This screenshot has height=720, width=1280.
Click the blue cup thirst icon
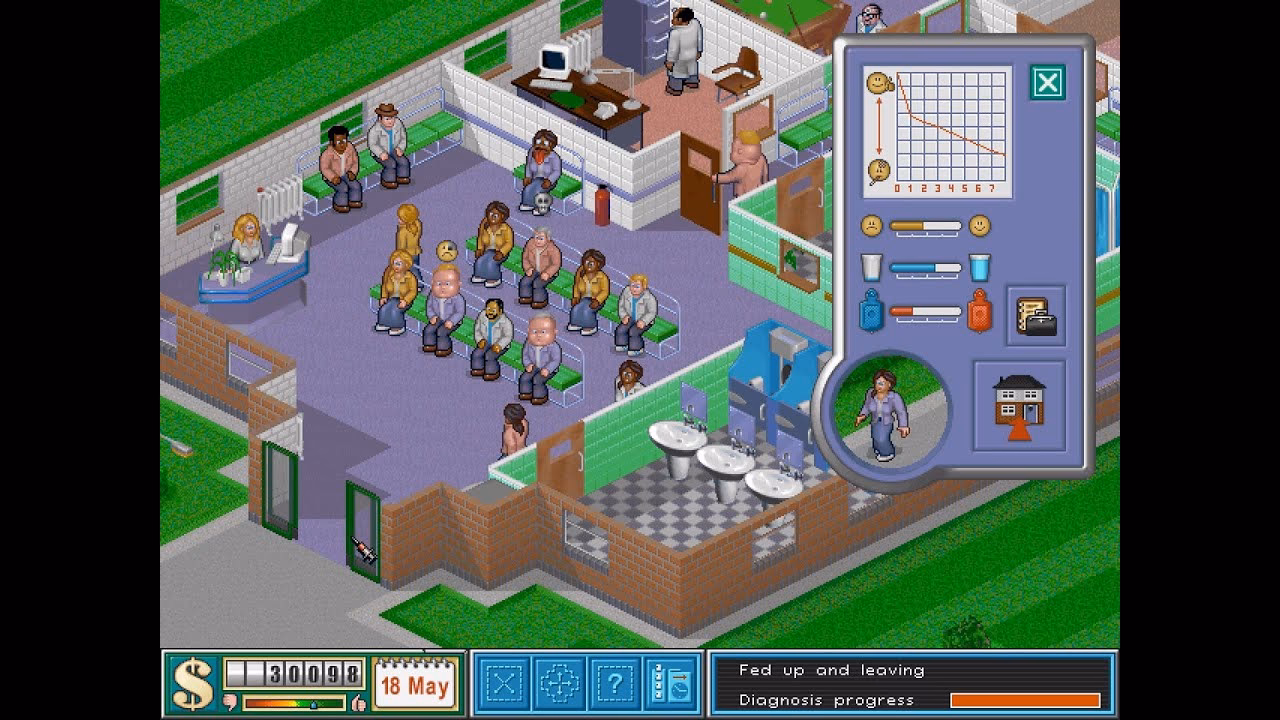click(x=980, y=267)
